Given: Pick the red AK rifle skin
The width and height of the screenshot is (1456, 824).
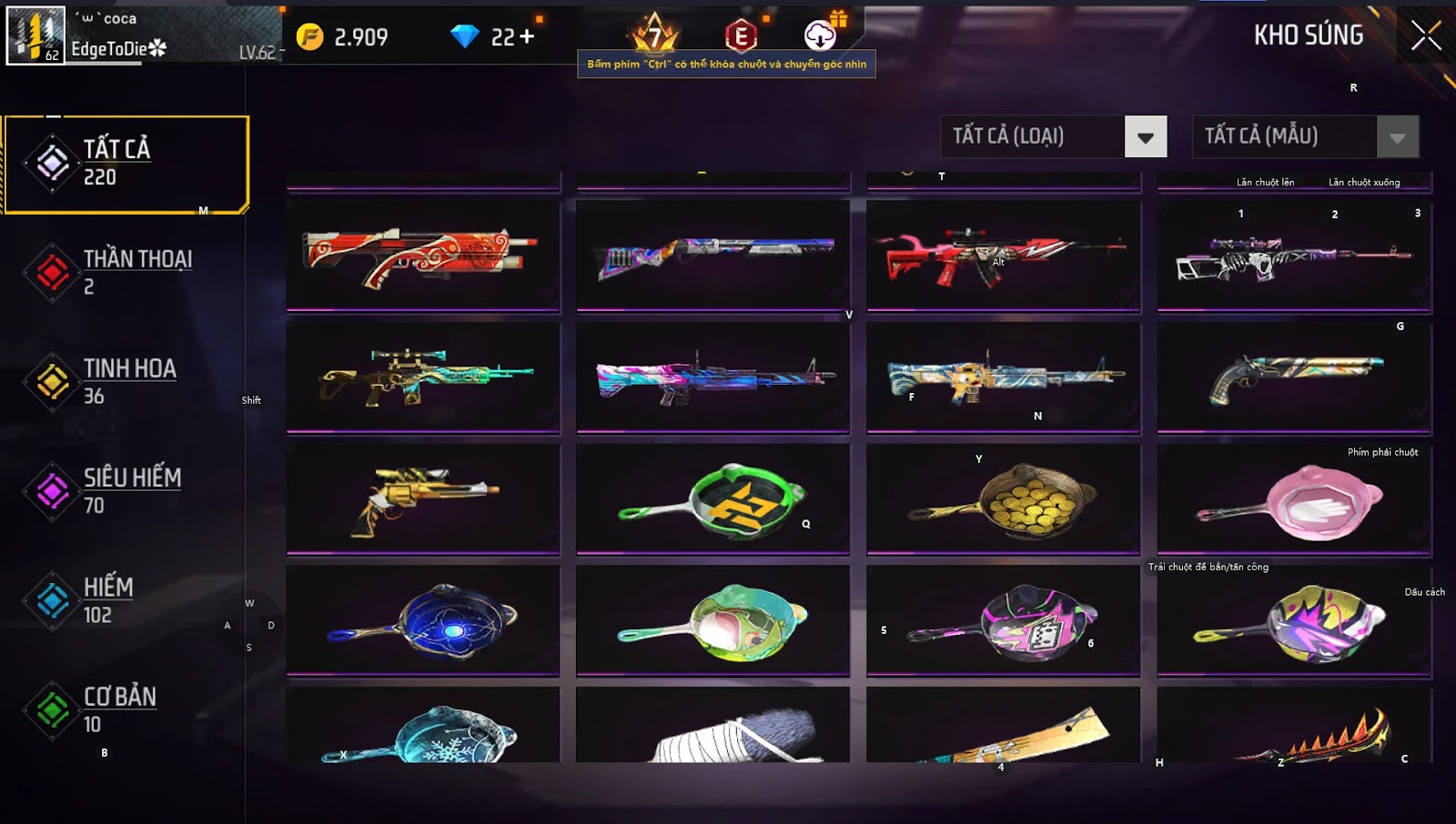Looking at the screenshot, I should 1003,255.
